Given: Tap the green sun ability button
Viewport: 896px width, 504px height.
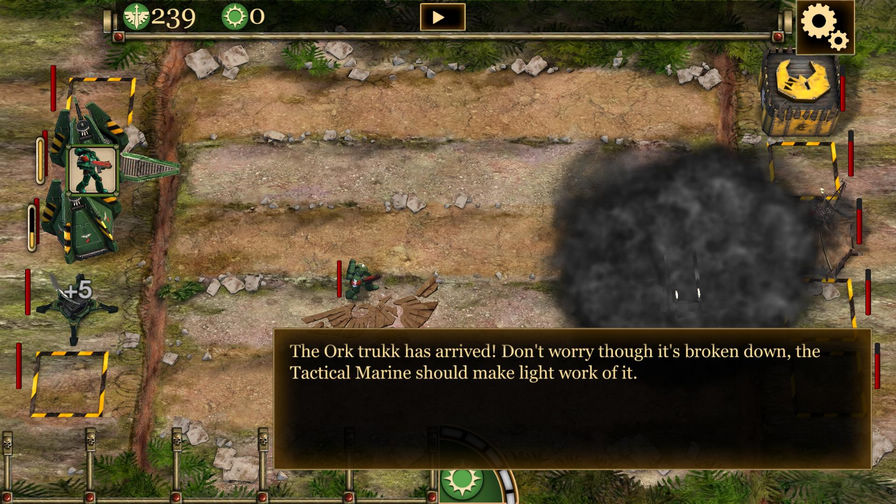Looking at the screenshot, I should pos(462,483).
